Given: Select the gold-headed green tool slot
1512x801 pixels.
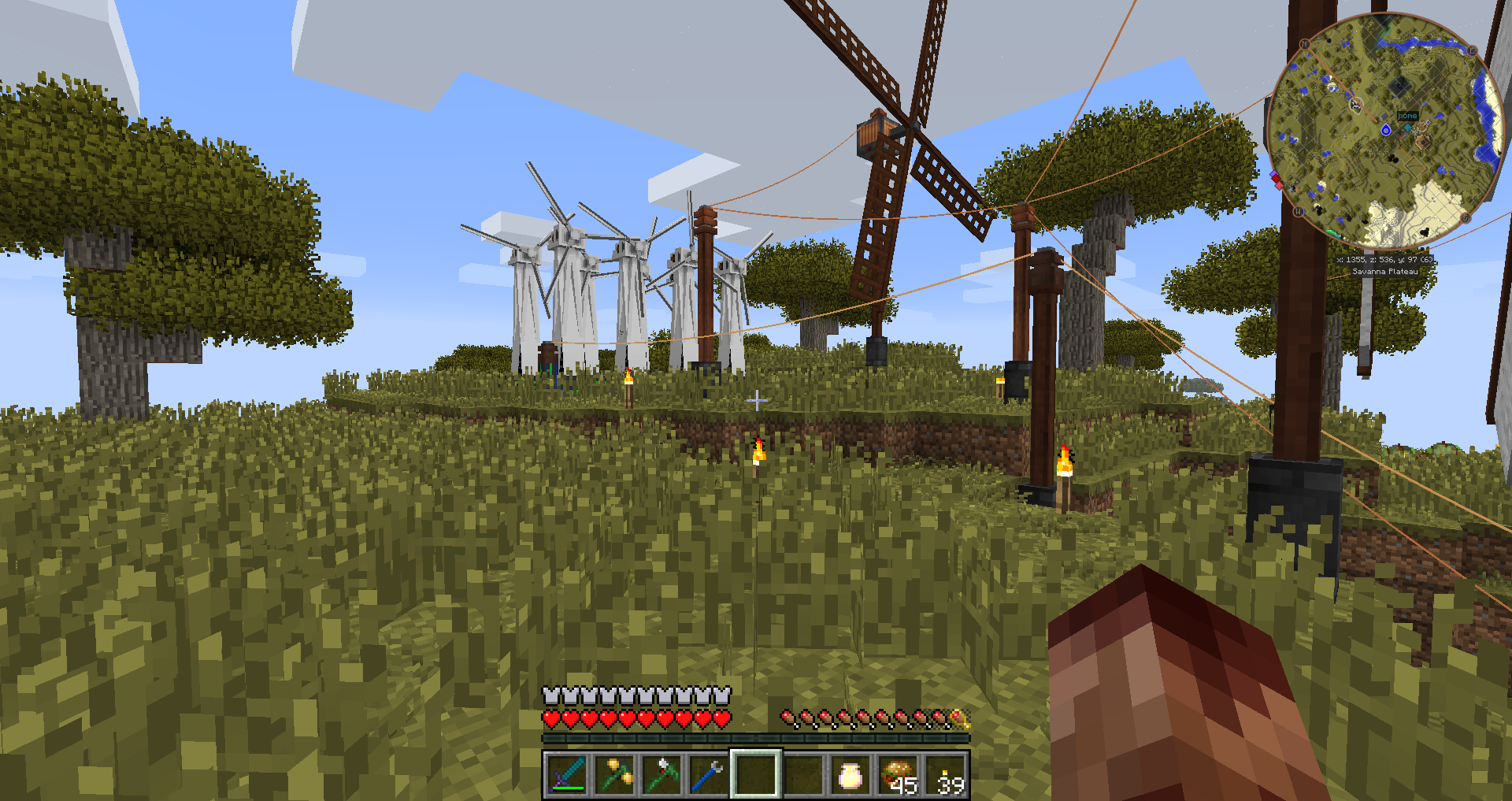Looking at the screenshot, I should coord(614,774).
